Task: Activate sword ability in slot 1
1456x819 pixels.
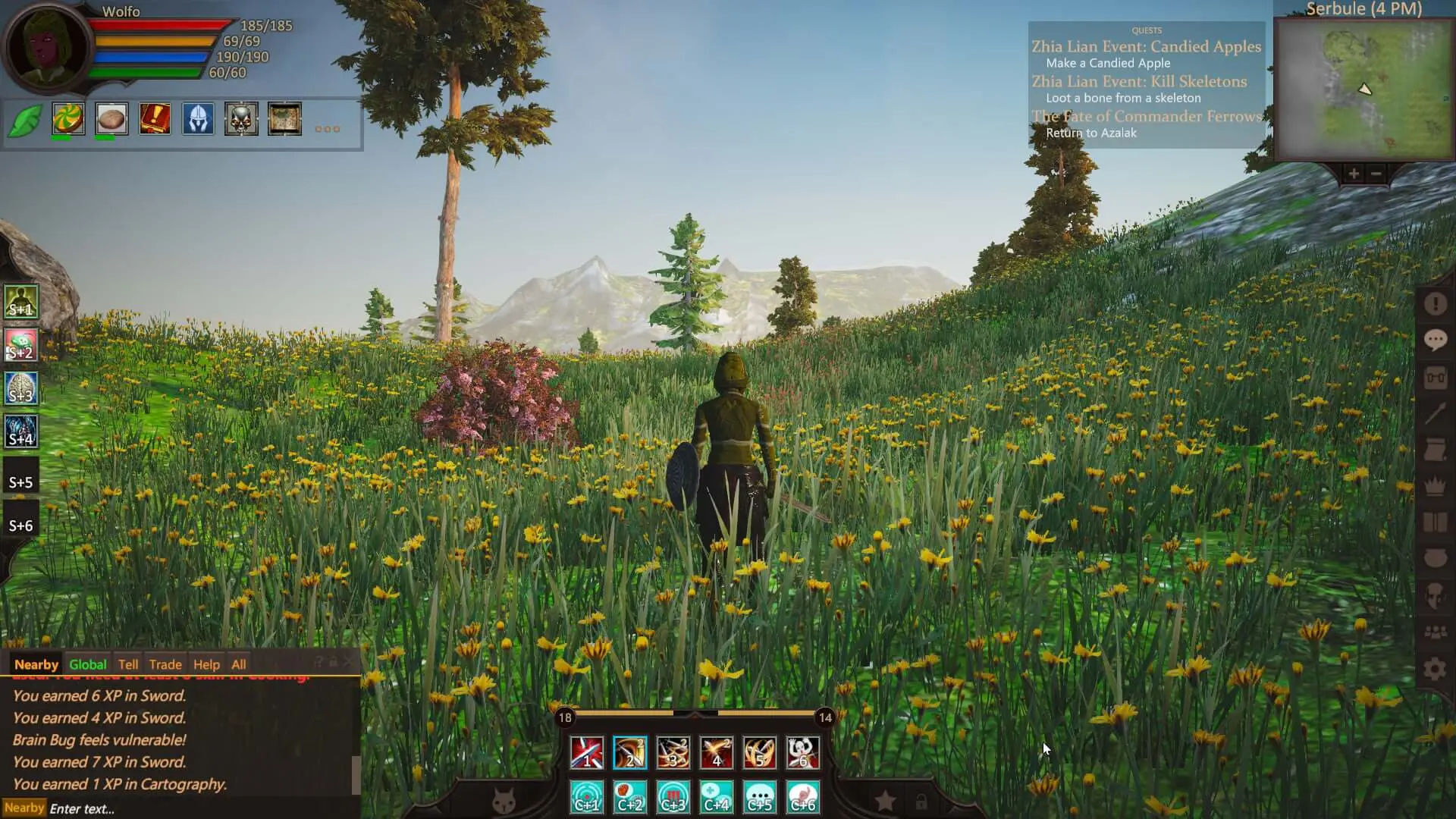Action: pyautogui.click(x=586, y=752)
